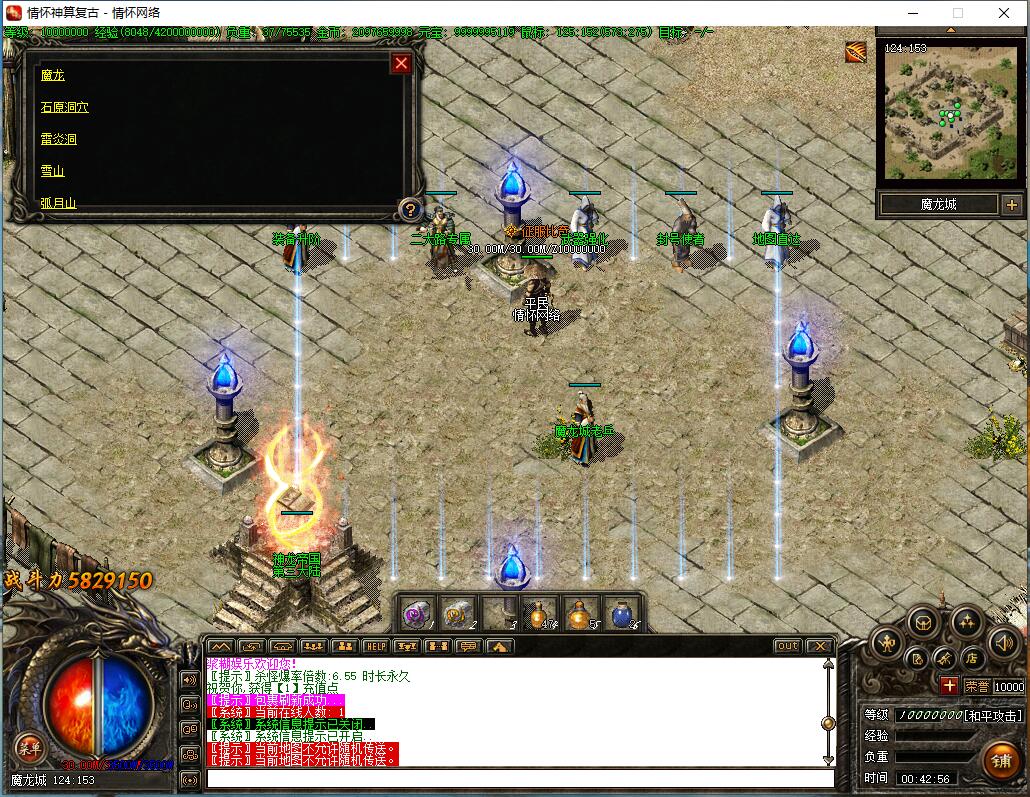
Task: Use the blue potion in hotbar slot 6
Action: tap(620, 612)
